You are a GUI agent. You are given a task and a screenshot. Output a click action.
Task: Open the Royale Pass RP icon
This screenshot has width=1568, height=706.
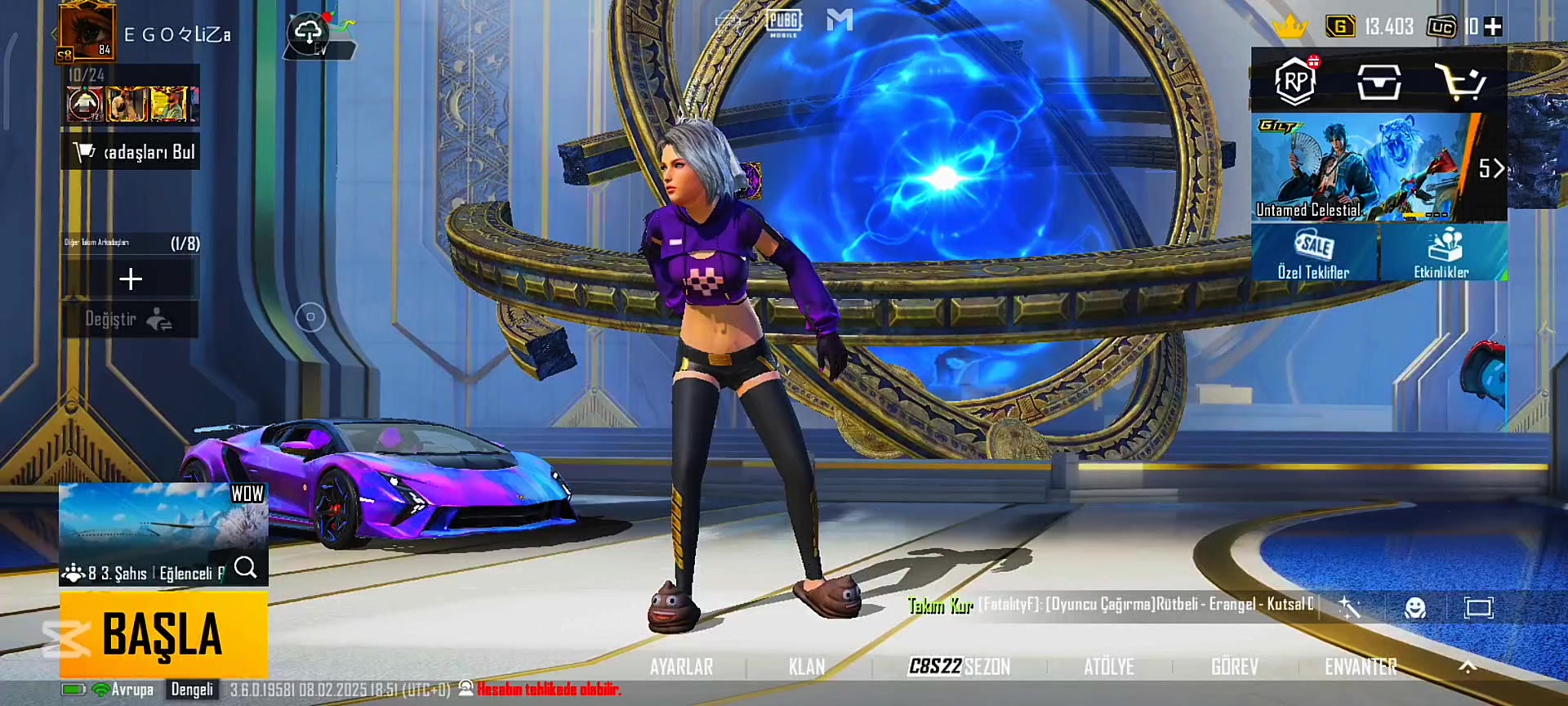(x=1296, y=81)
